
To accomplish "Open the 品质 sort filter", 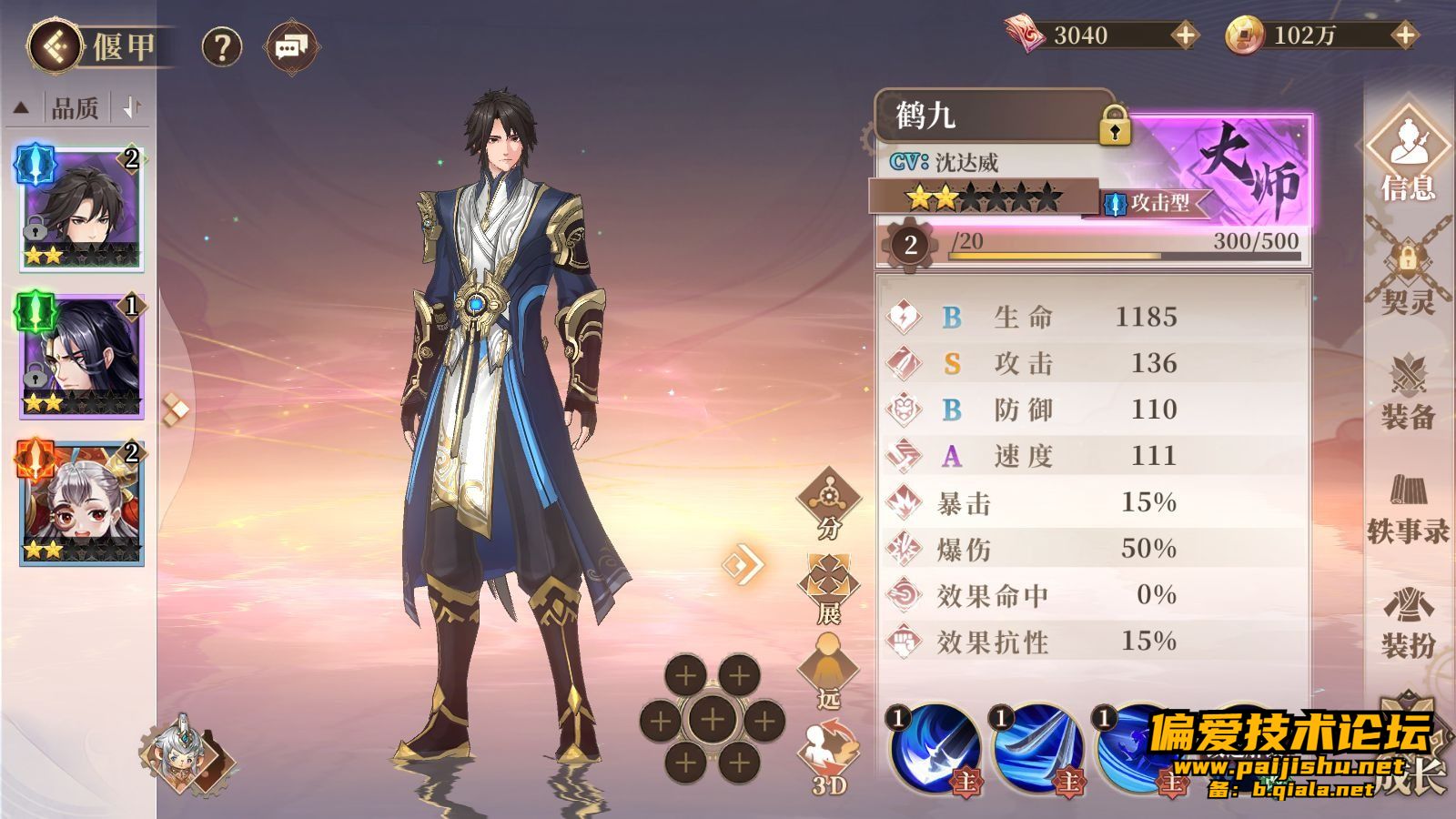I will (x=75, y=108).
